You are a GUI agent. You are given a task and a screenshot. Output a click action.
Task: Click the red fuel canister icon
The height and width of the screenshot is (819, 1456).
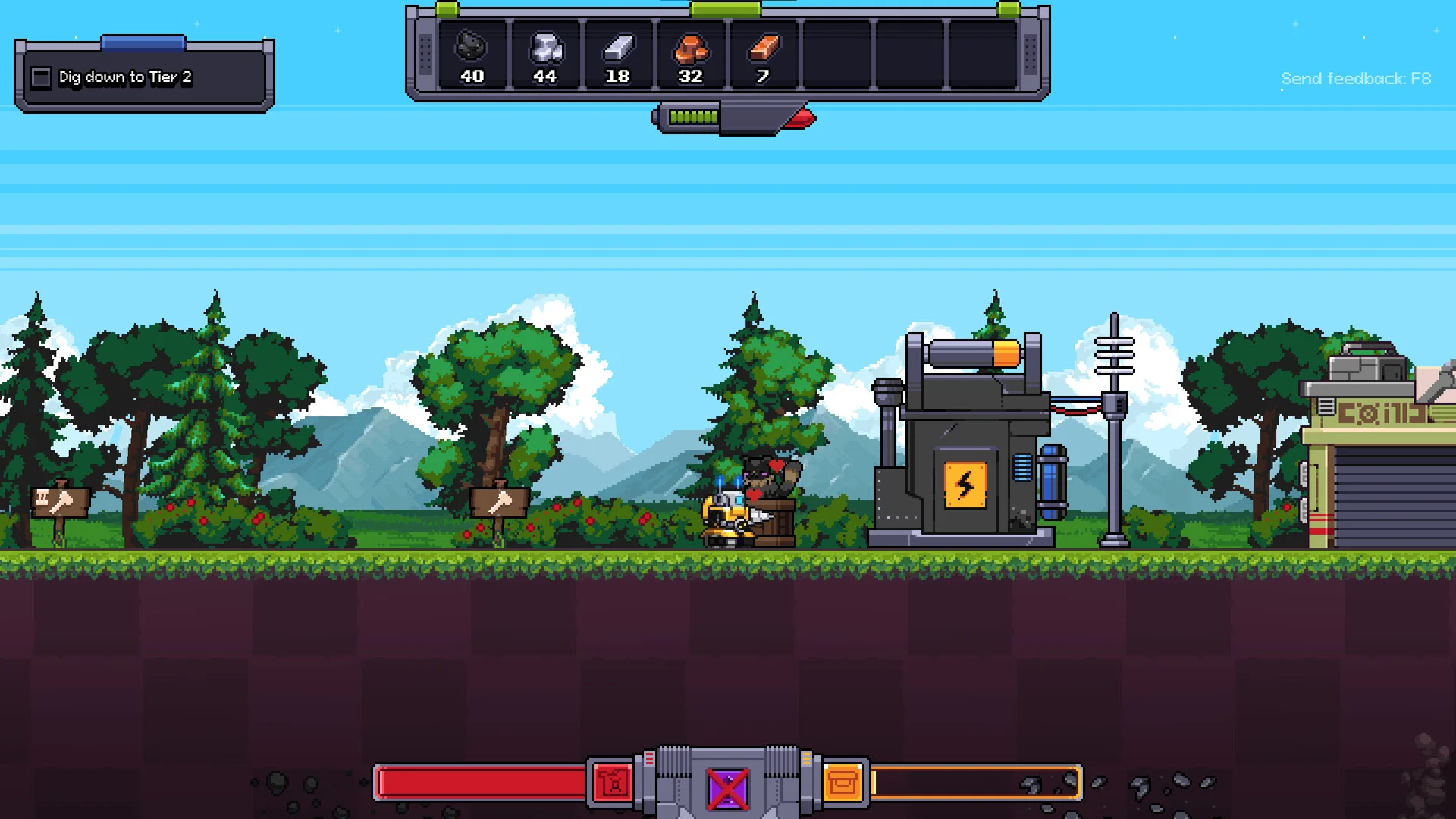(x=613, y=783)
